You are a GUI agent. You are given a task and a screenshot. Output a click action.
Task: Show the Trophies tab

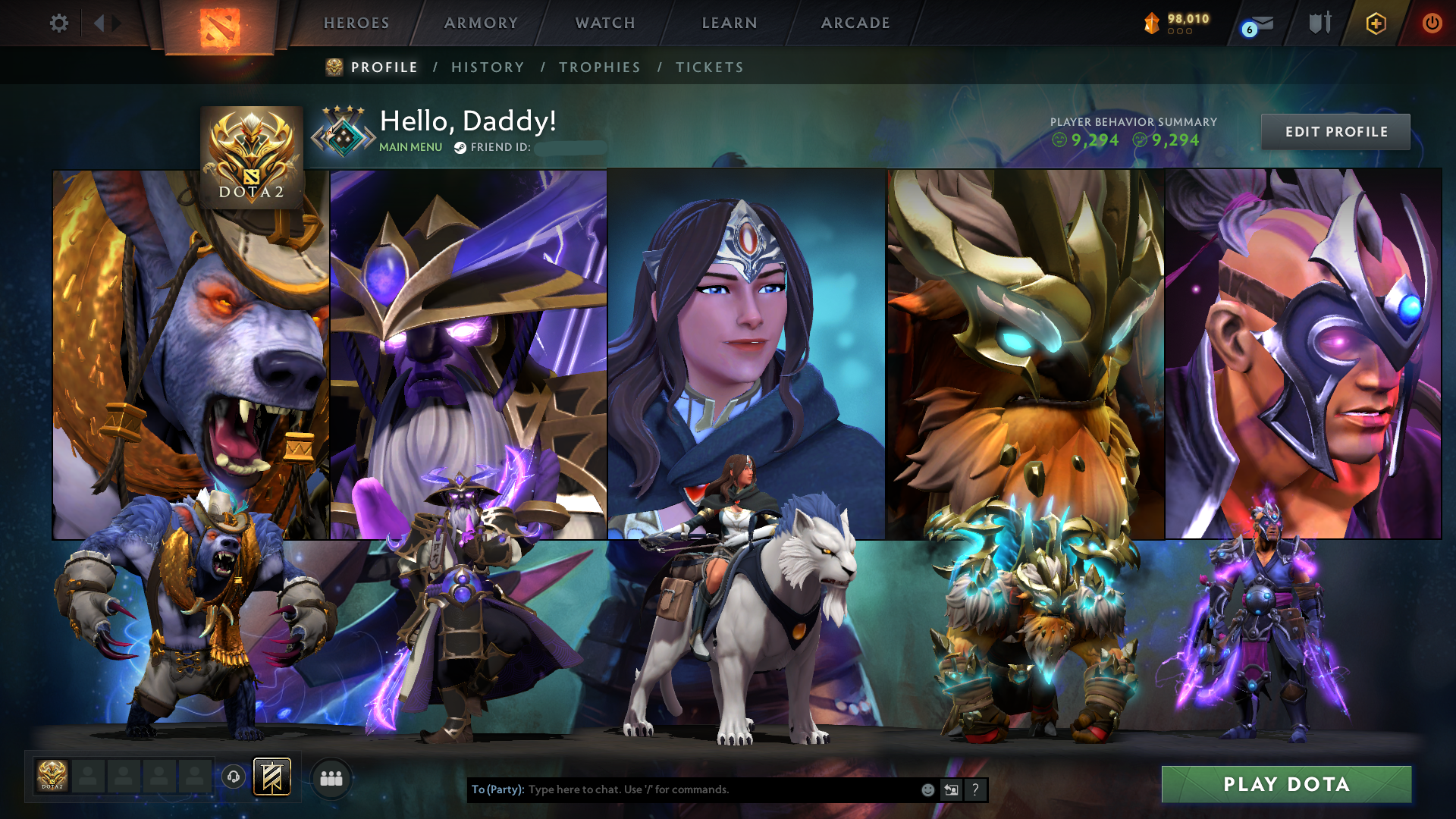pos(600,67)
